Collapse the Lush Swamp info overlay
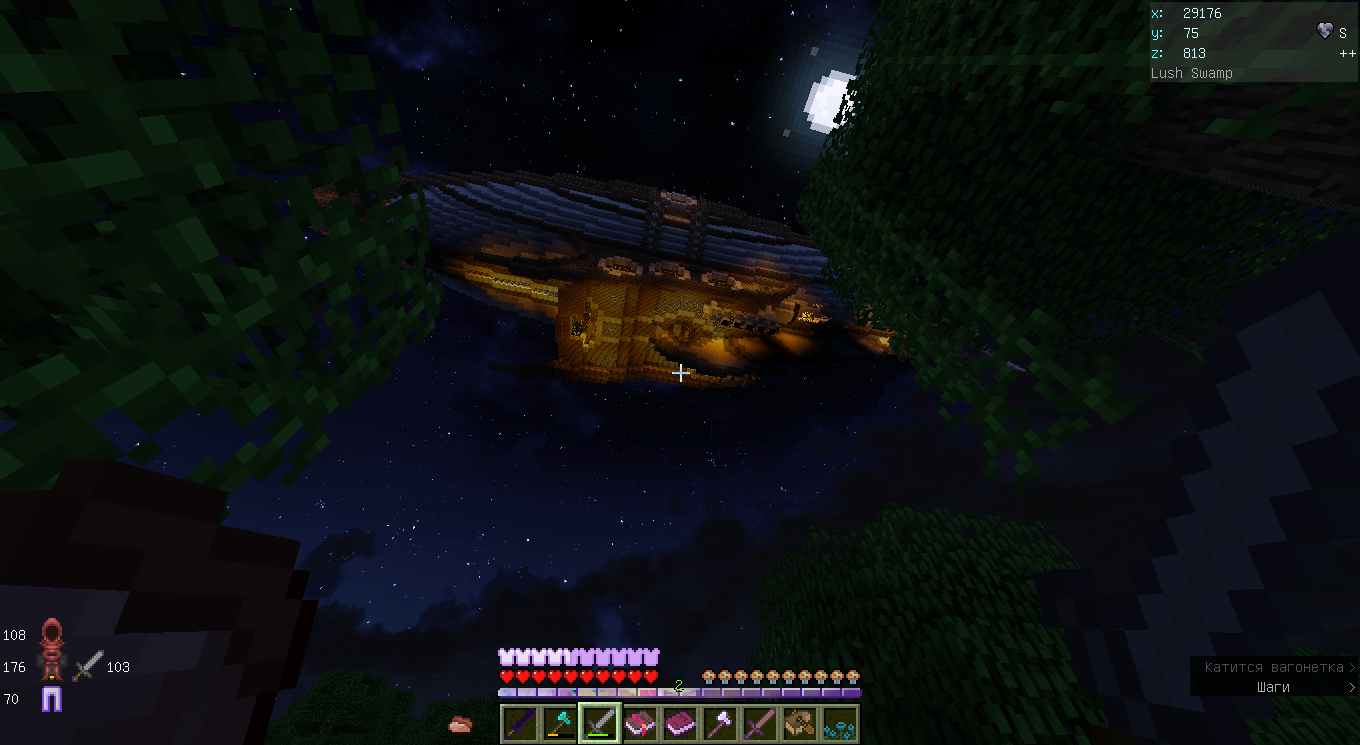 click(x=1191, y=72)
